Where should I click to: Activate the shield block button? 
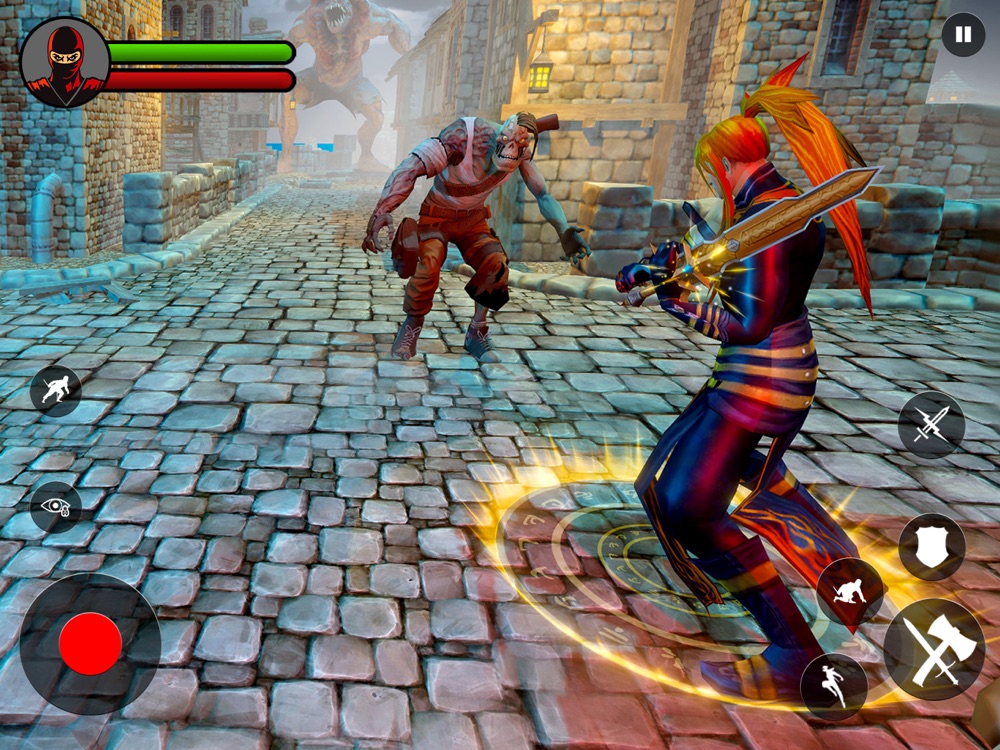click(931, 547)
